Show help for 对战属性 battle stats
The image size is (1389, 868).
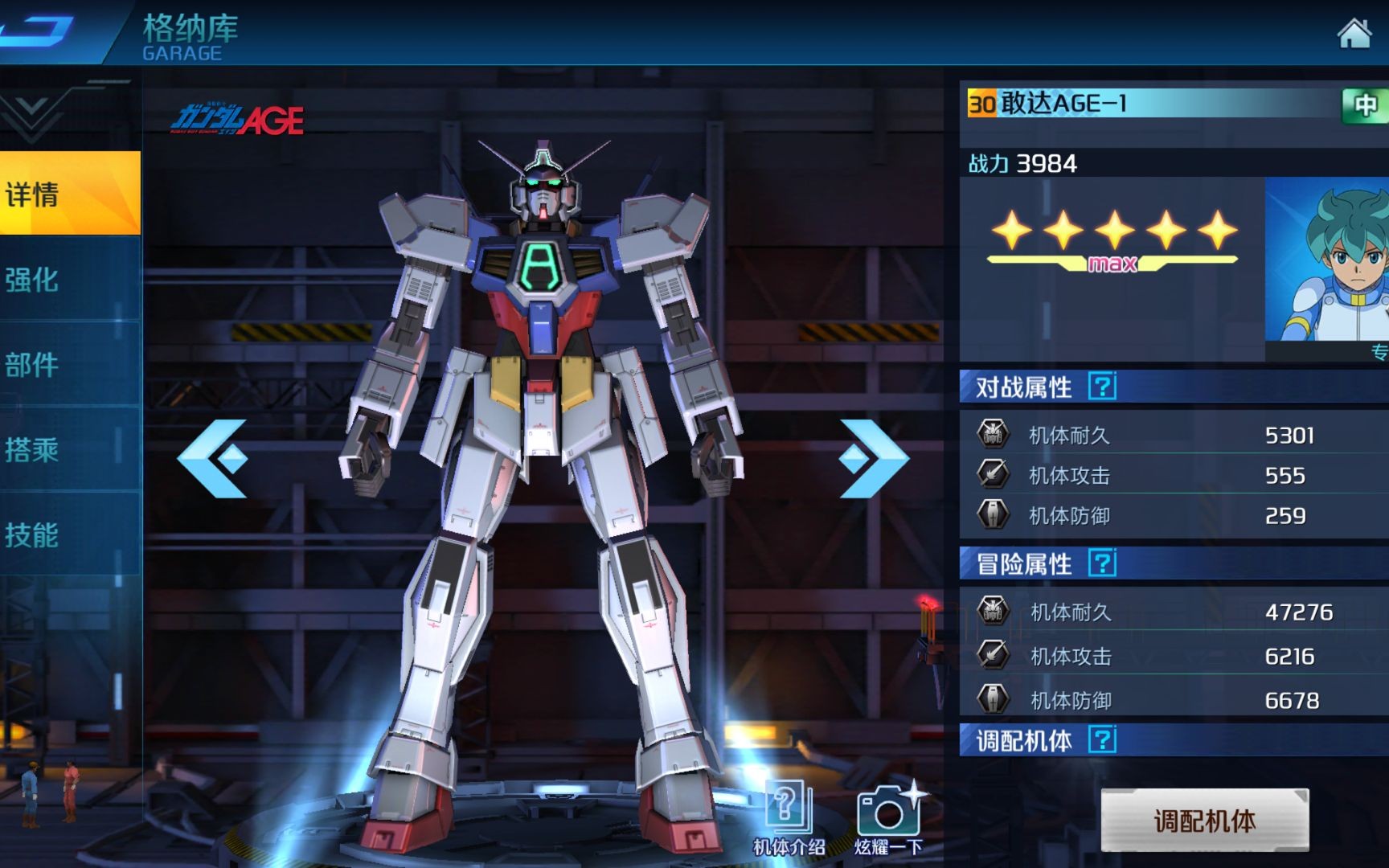(x=1102, y=387)
